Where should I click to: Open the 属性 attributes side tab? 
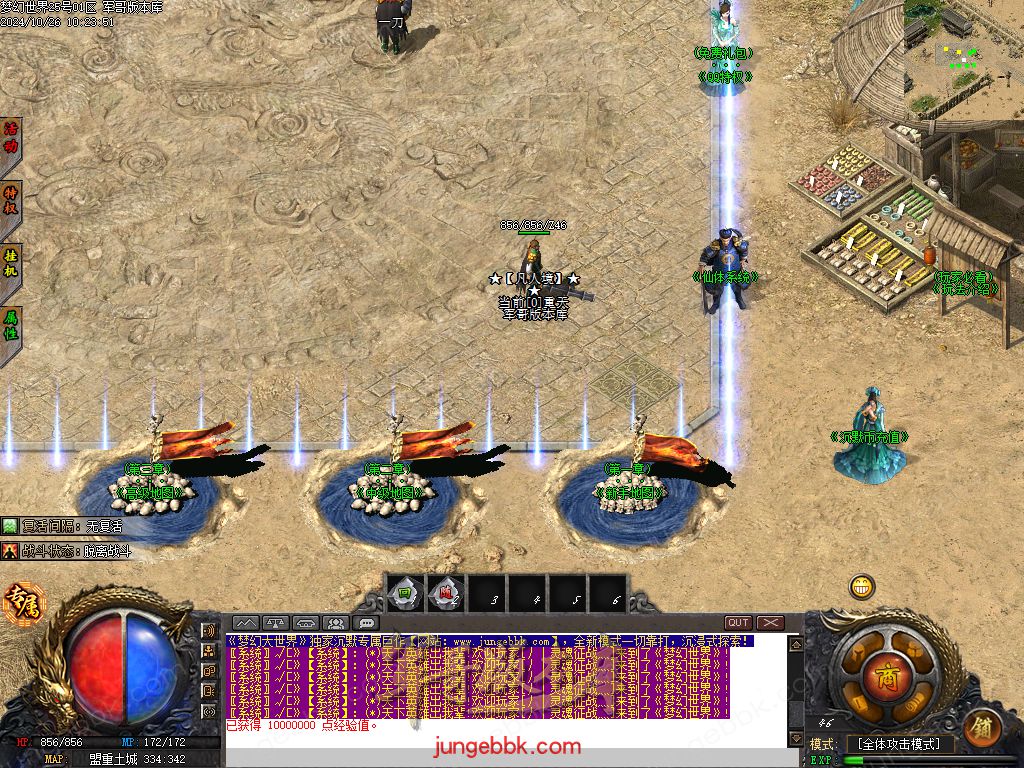click(11, 328)
